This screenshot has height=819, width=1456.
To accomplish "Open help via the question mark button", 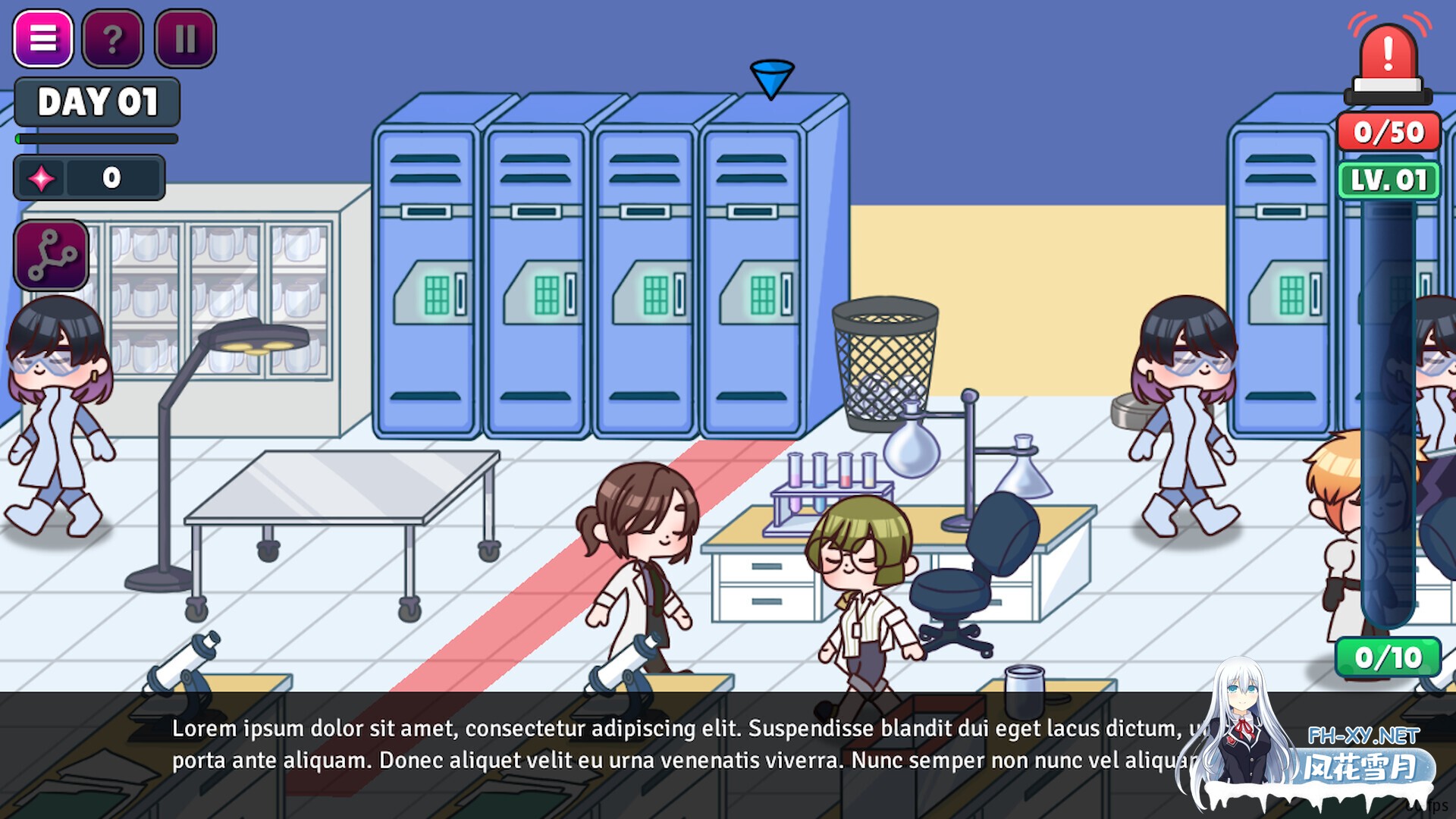I will pyautogui.click(x=112, y=39).
